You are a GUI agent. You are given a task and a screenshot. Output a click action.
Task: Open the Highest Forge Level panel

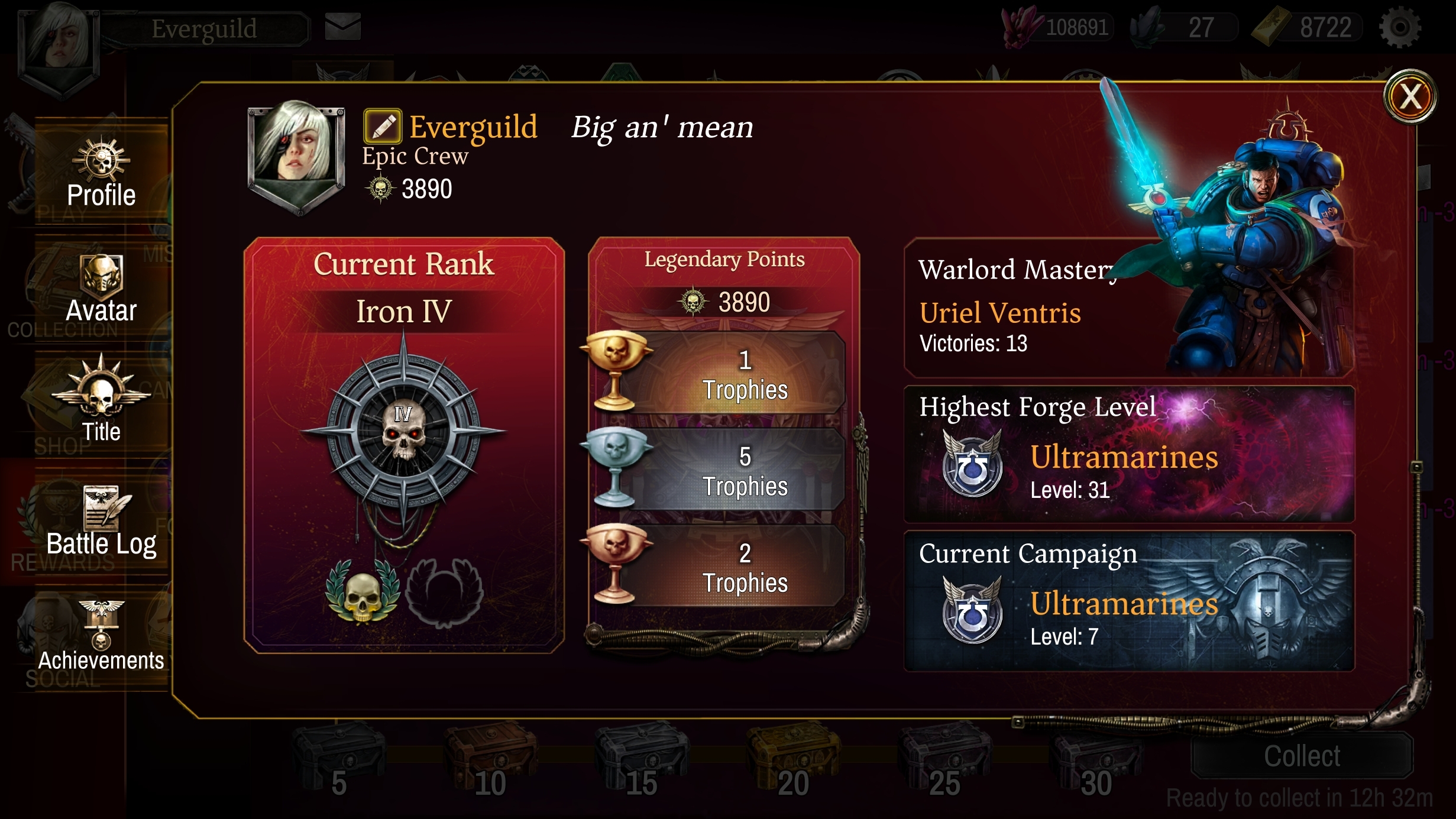(1128, 454)
